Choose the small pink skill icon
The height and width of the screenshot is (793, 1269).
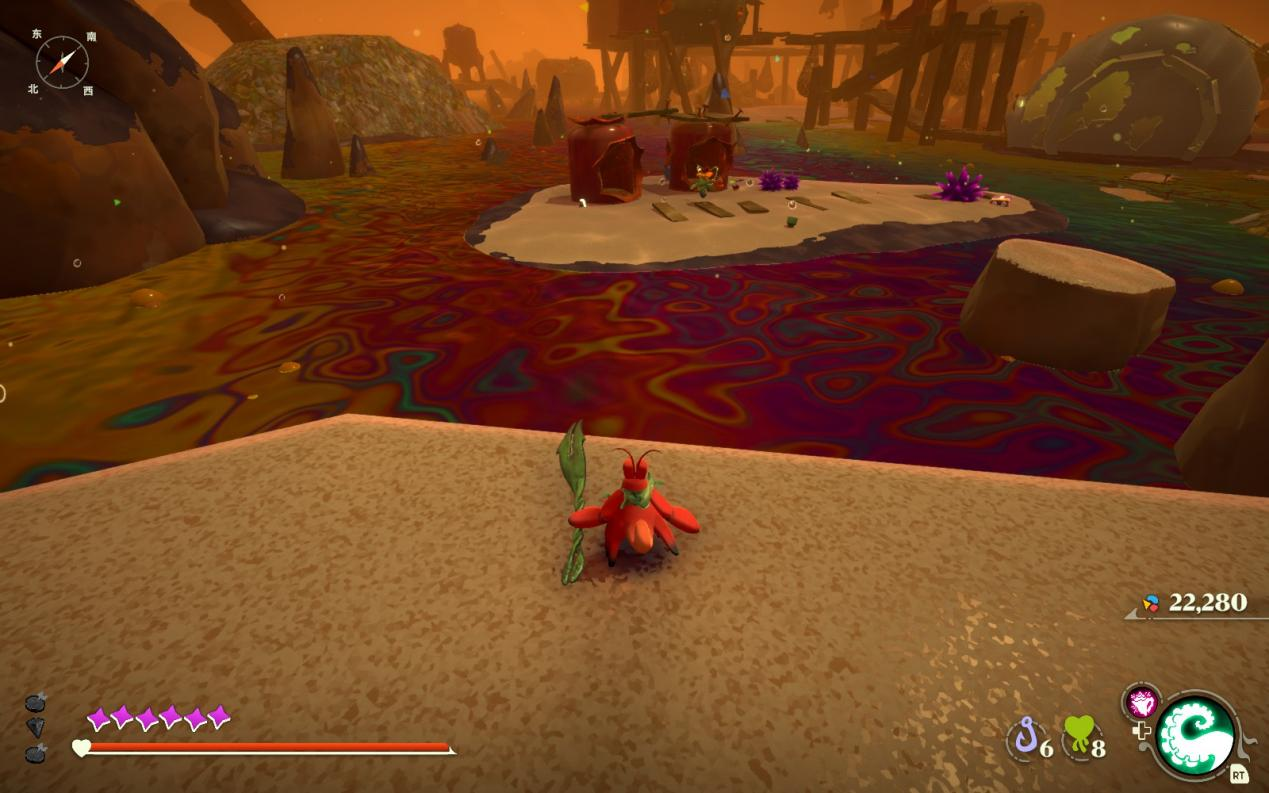[x=1140, y=702]
